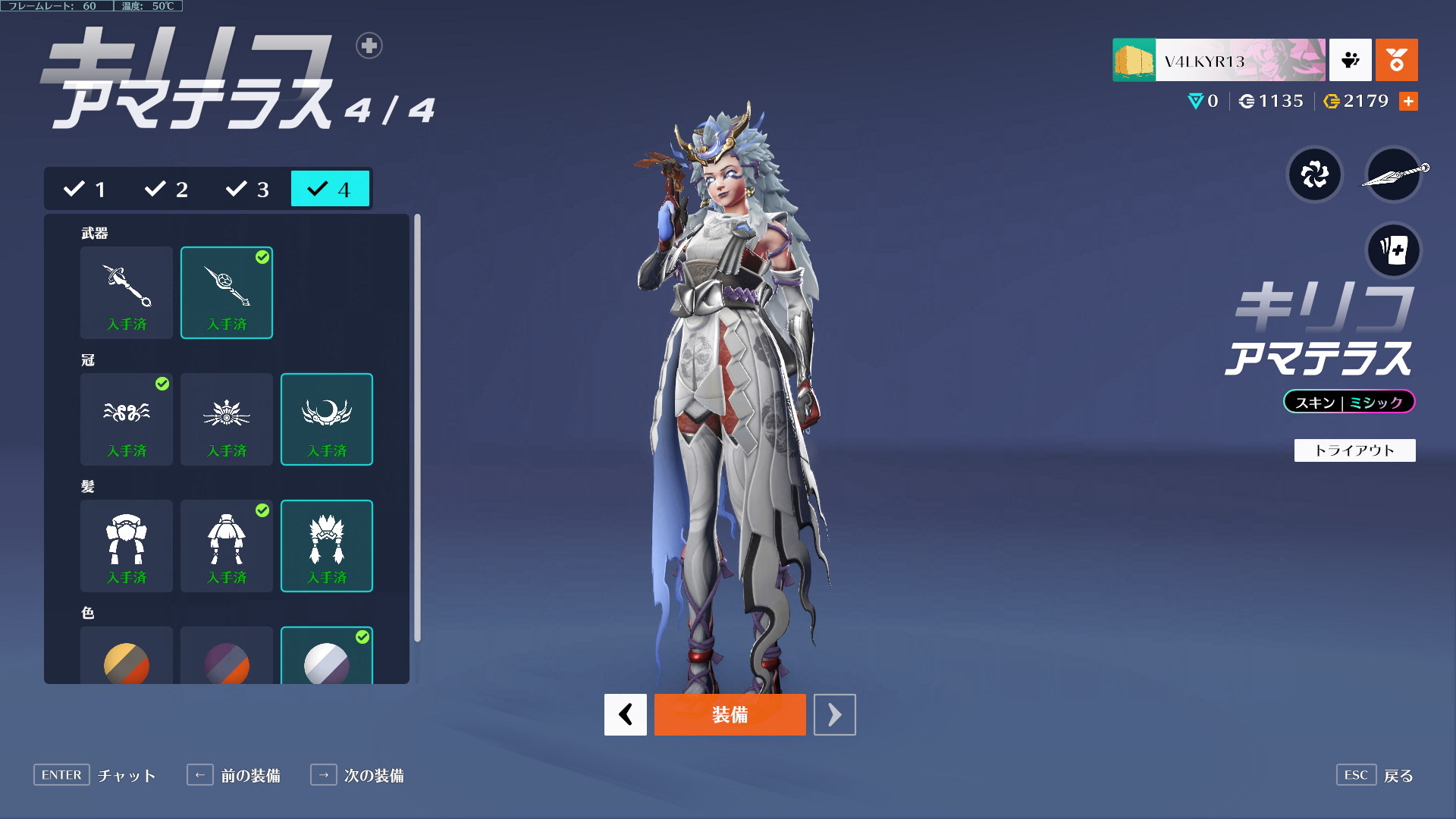Switch to loadout tab 1
Viewport: 1456px width, 819px height.
coord(86,189)
